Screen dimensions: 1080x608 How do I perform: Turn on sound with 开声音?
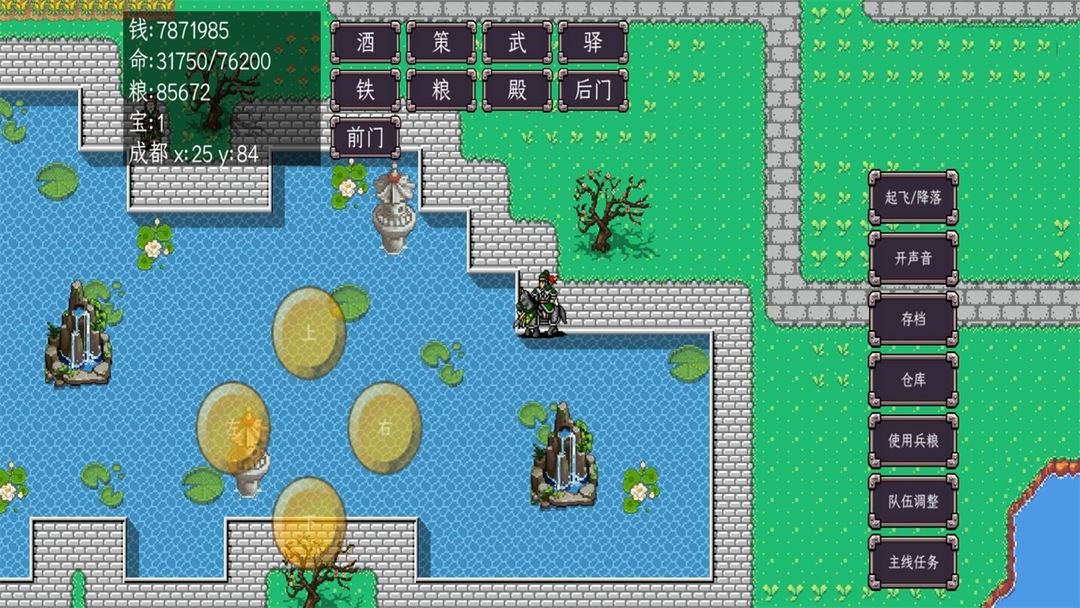coord(913,258)
